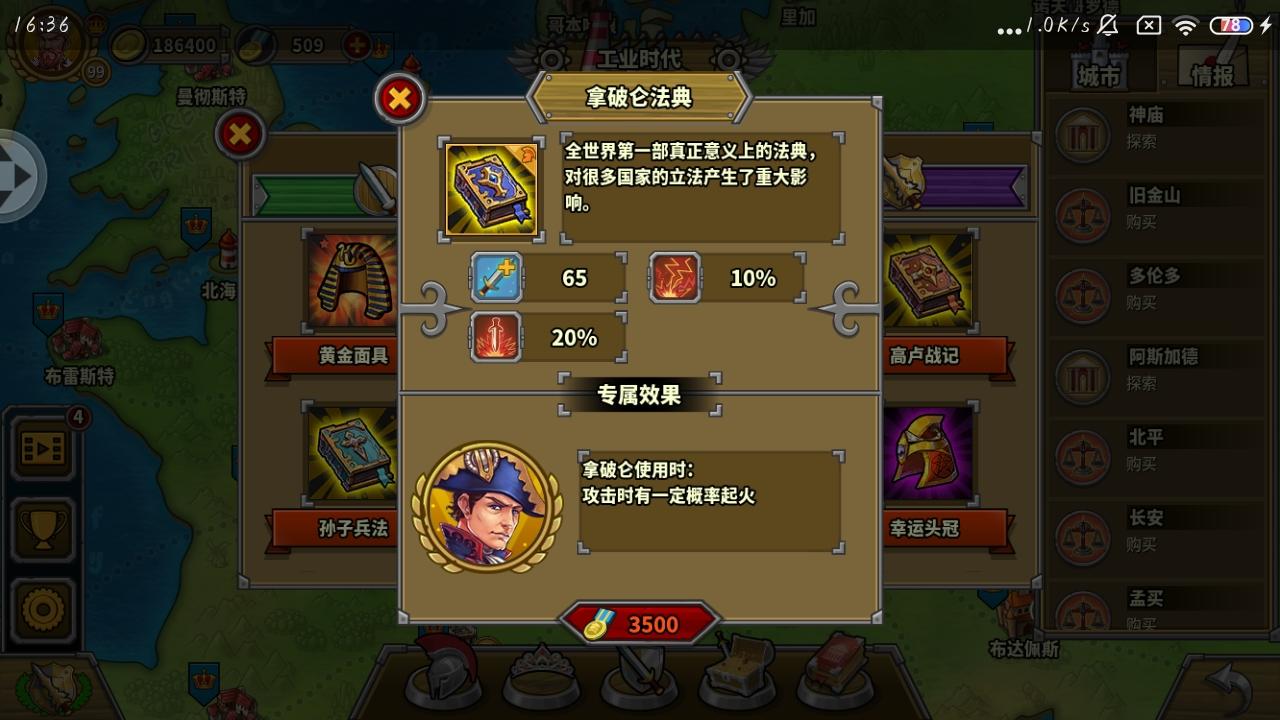Click the Napoleonic Code book item icon
Image resolution: width=1280 pixels, height=720 pixels.
coord(491,187)
